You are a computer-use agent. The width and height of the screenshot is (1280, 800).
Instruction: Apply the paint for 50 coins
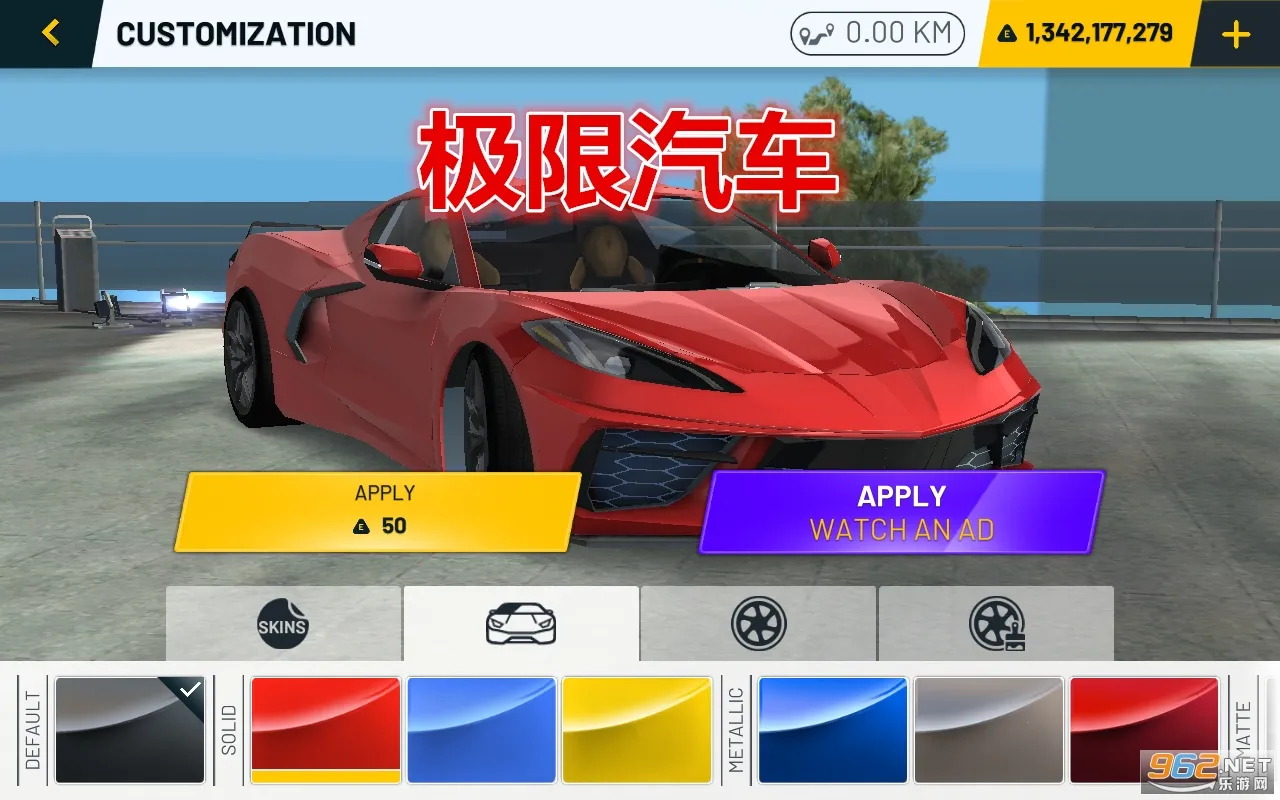[380, 510]
